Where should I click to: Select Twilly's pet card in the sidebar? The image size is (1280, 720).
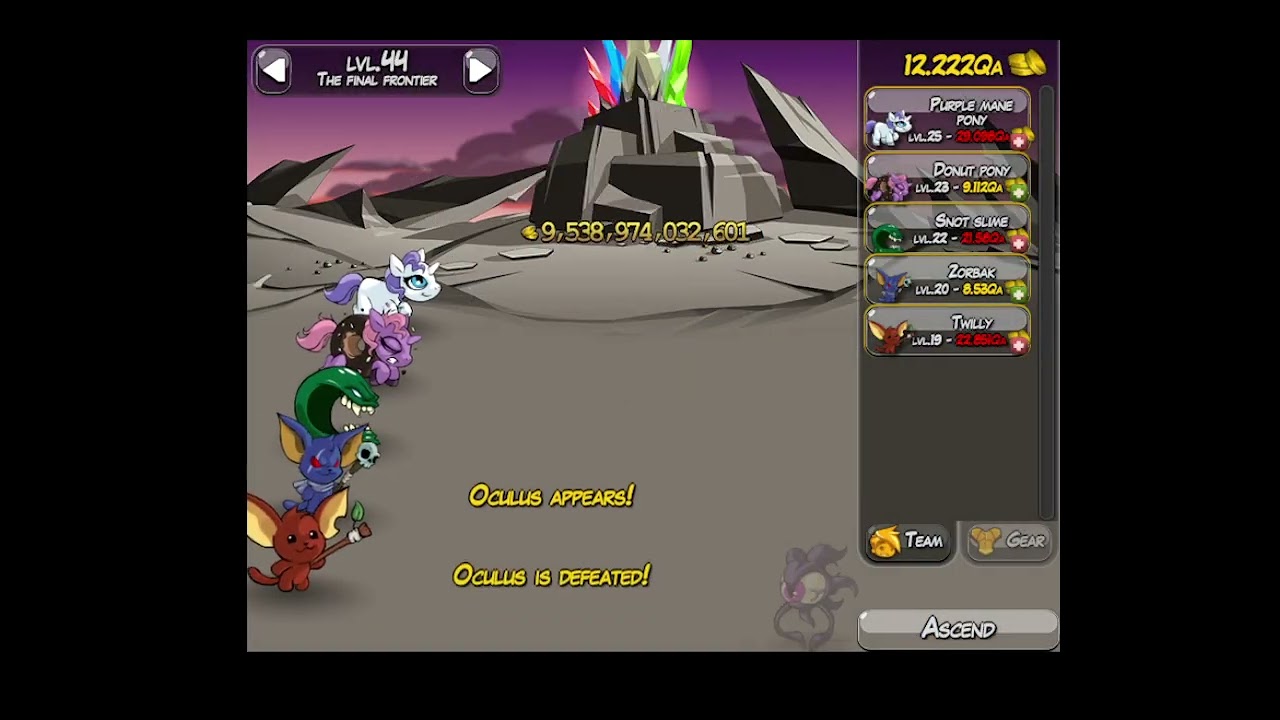946,334
